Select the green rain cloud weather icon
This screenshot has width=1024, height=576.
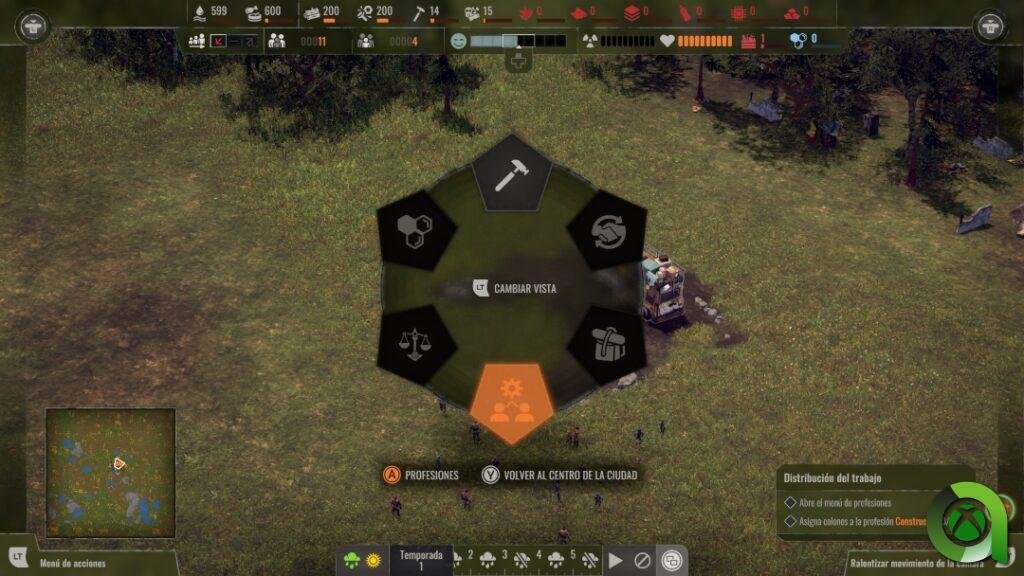coord(351,561)
